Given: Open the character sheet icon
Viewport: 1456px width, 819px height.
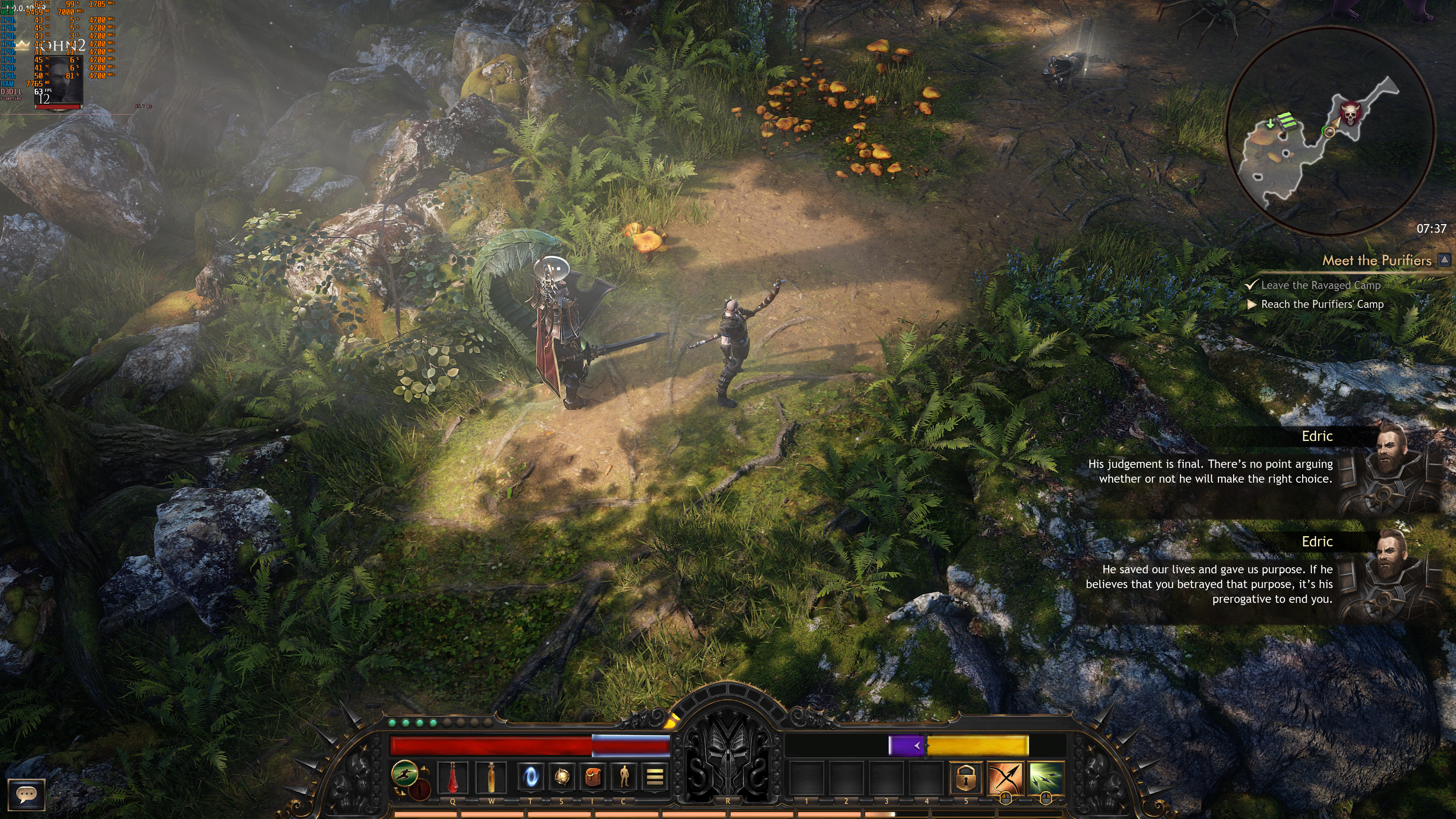Looking at the screenshot, I should pos(623,777).
